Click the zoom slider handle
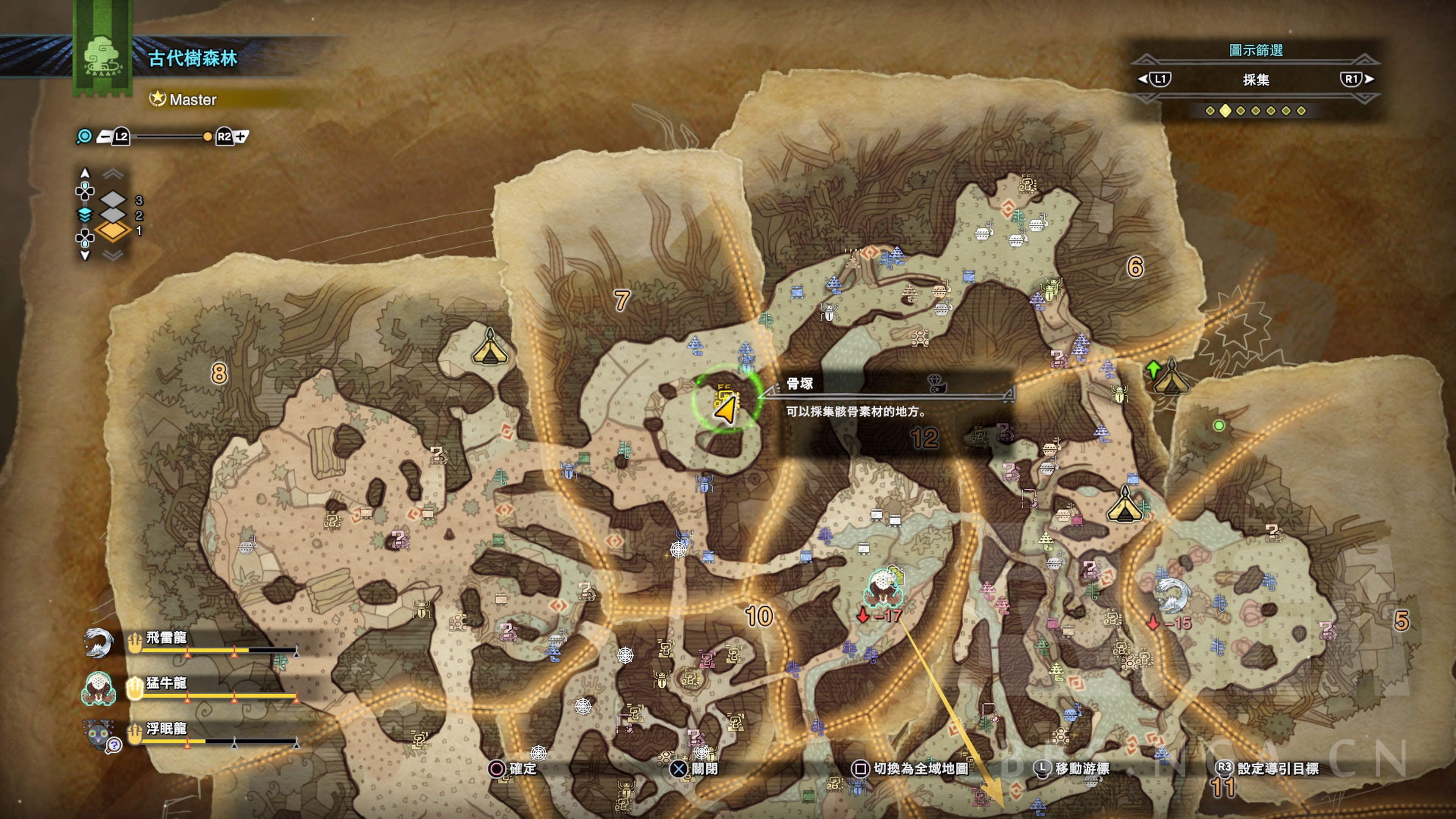 [207, 137]
